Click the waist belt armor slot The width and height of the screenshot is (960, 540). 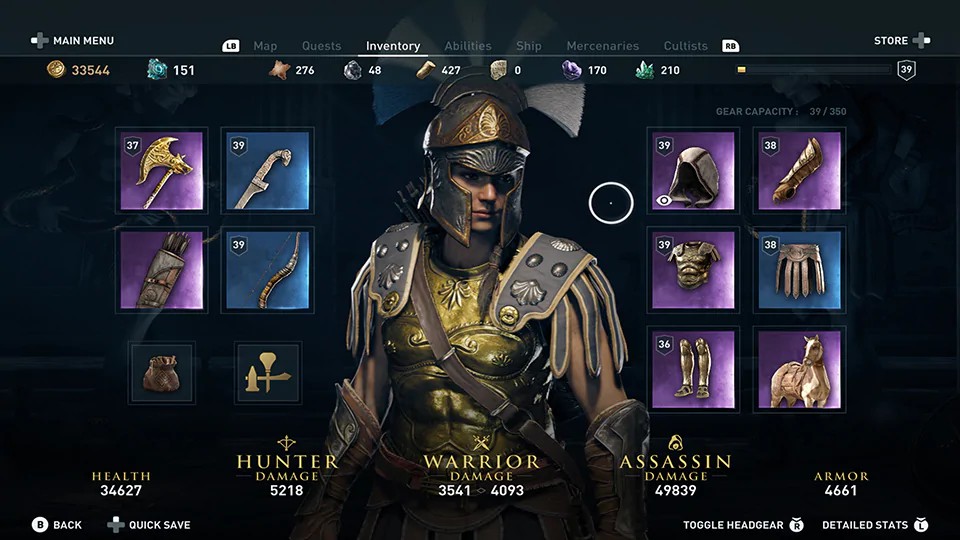pos(799,270)
